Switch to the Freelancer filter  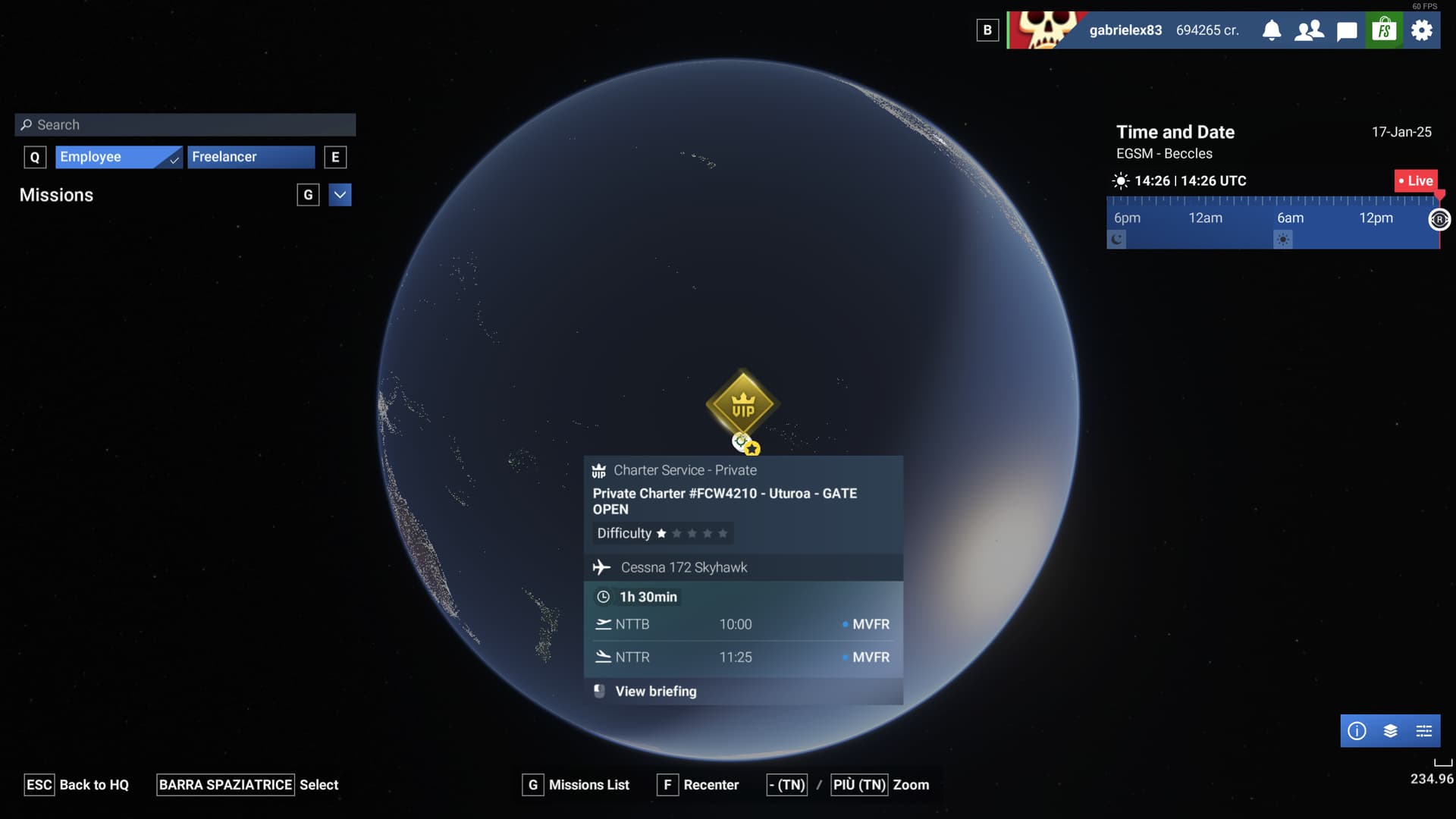250,157
